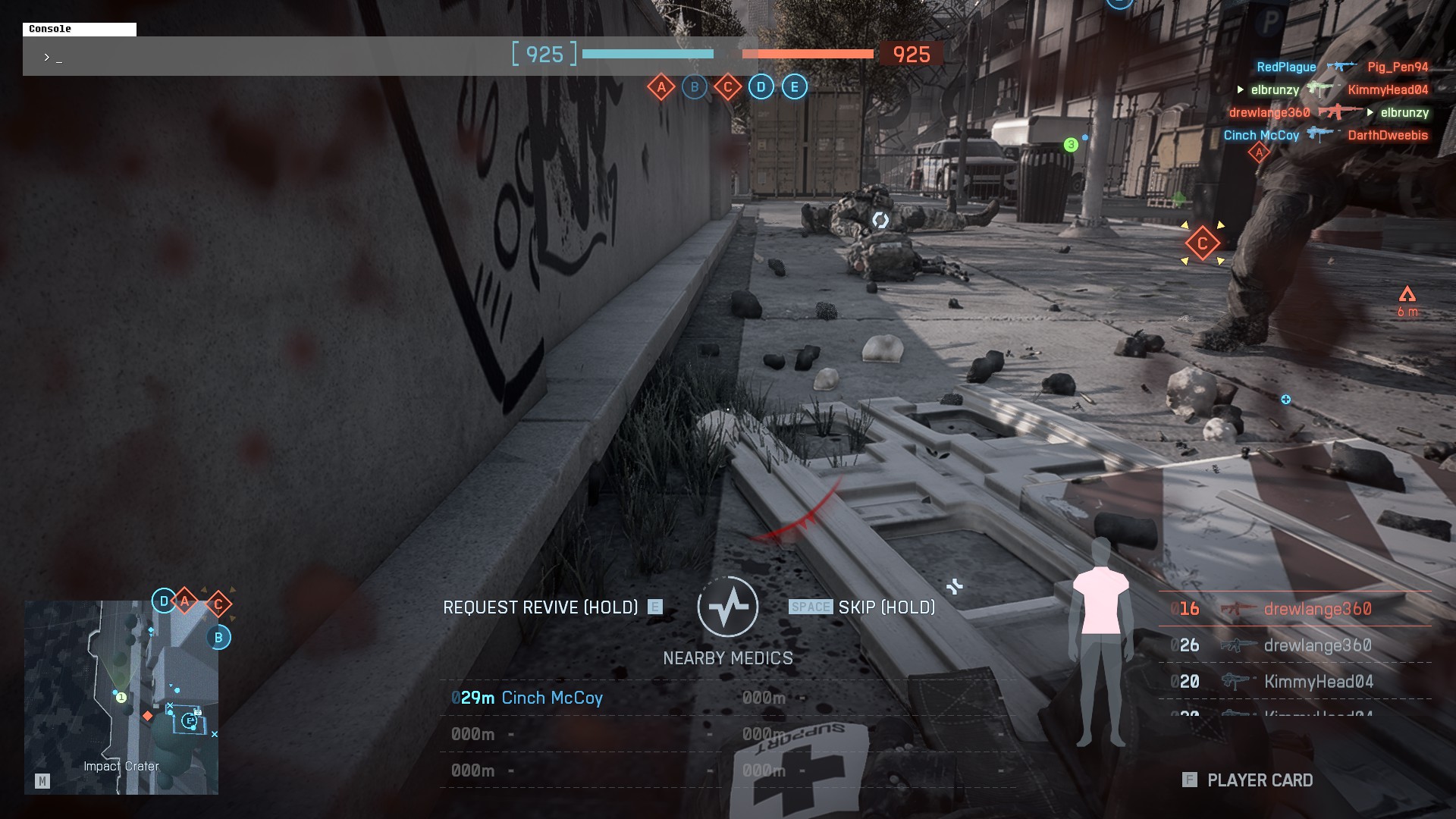Open the Player Card
This screenshot has height=819, width=1456.
1248,780
